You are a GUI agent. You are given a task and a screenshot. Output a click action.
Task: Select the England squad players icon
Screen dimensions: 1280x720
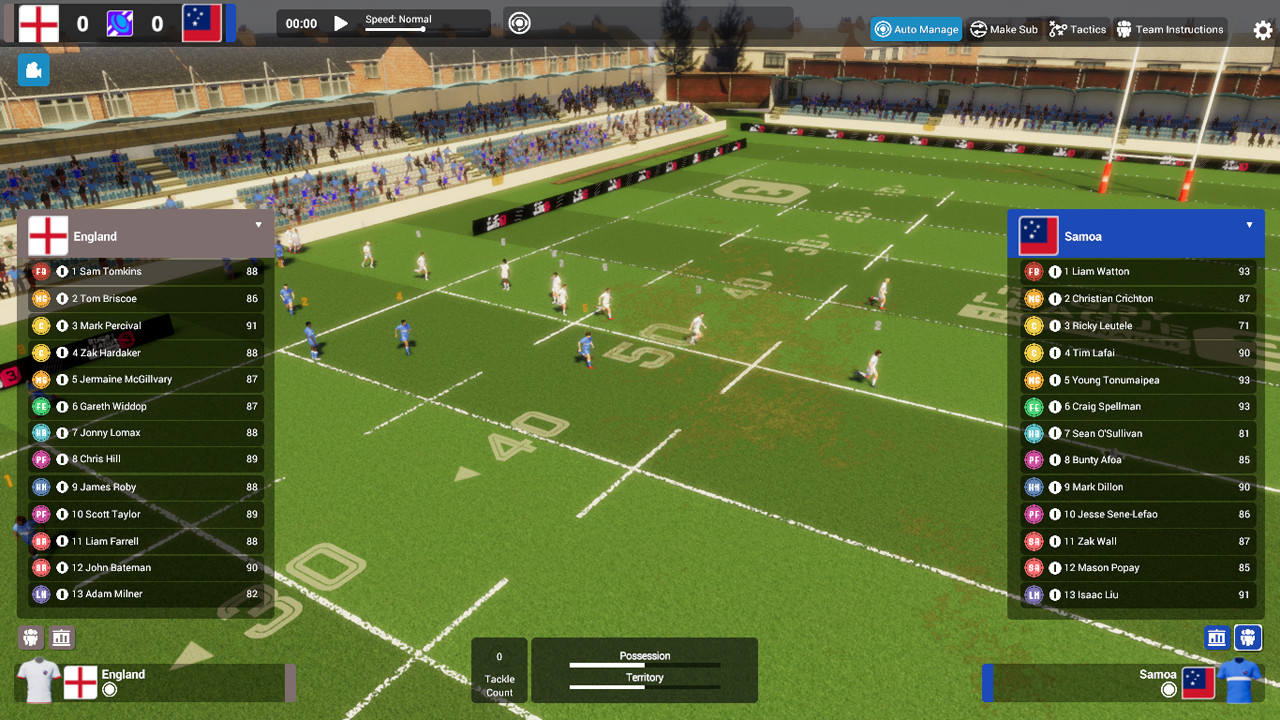[x=29, y=637]
